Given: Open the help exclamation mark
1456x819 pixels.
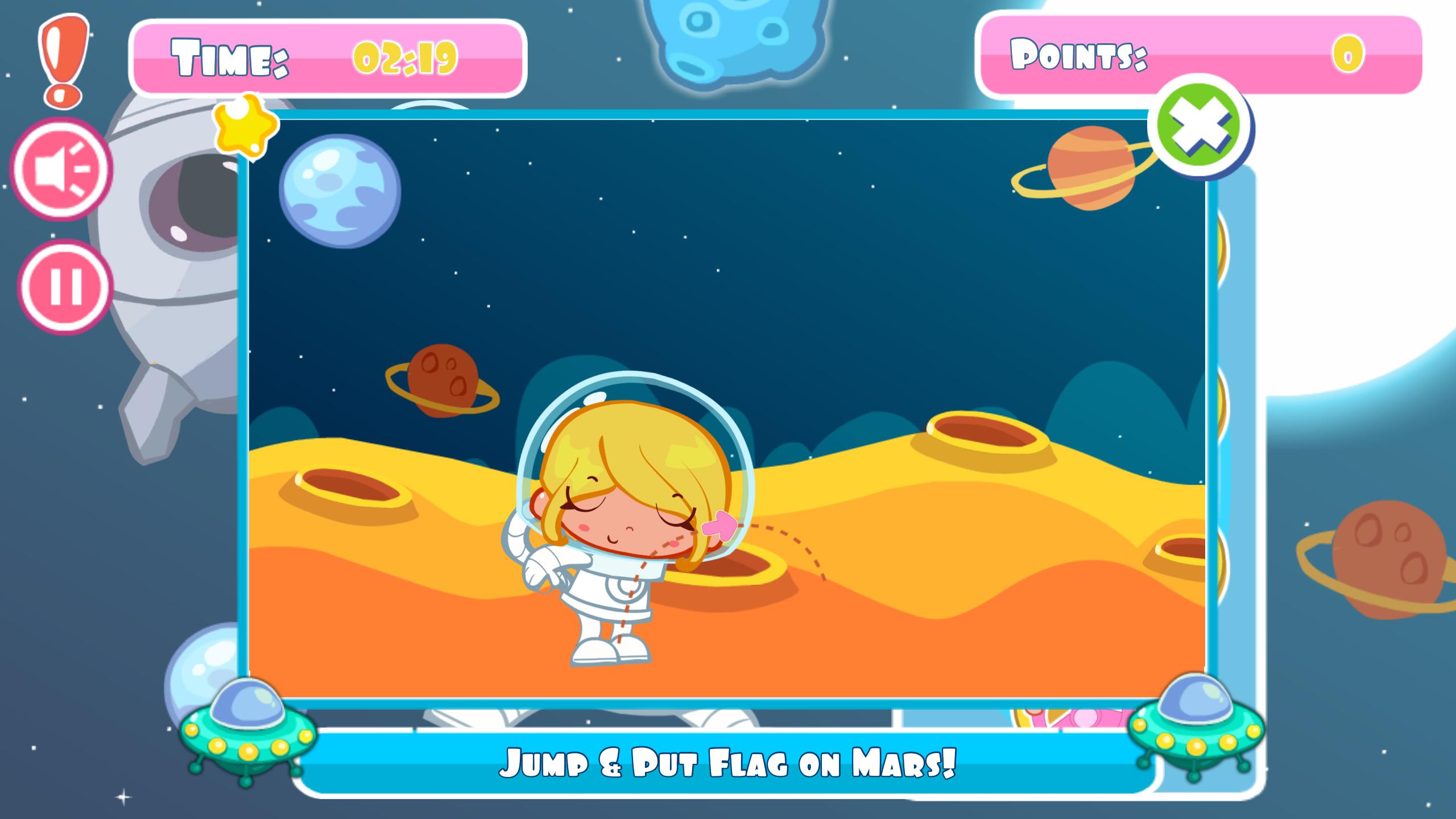Looking at the screenshot, I should point(63,57).
